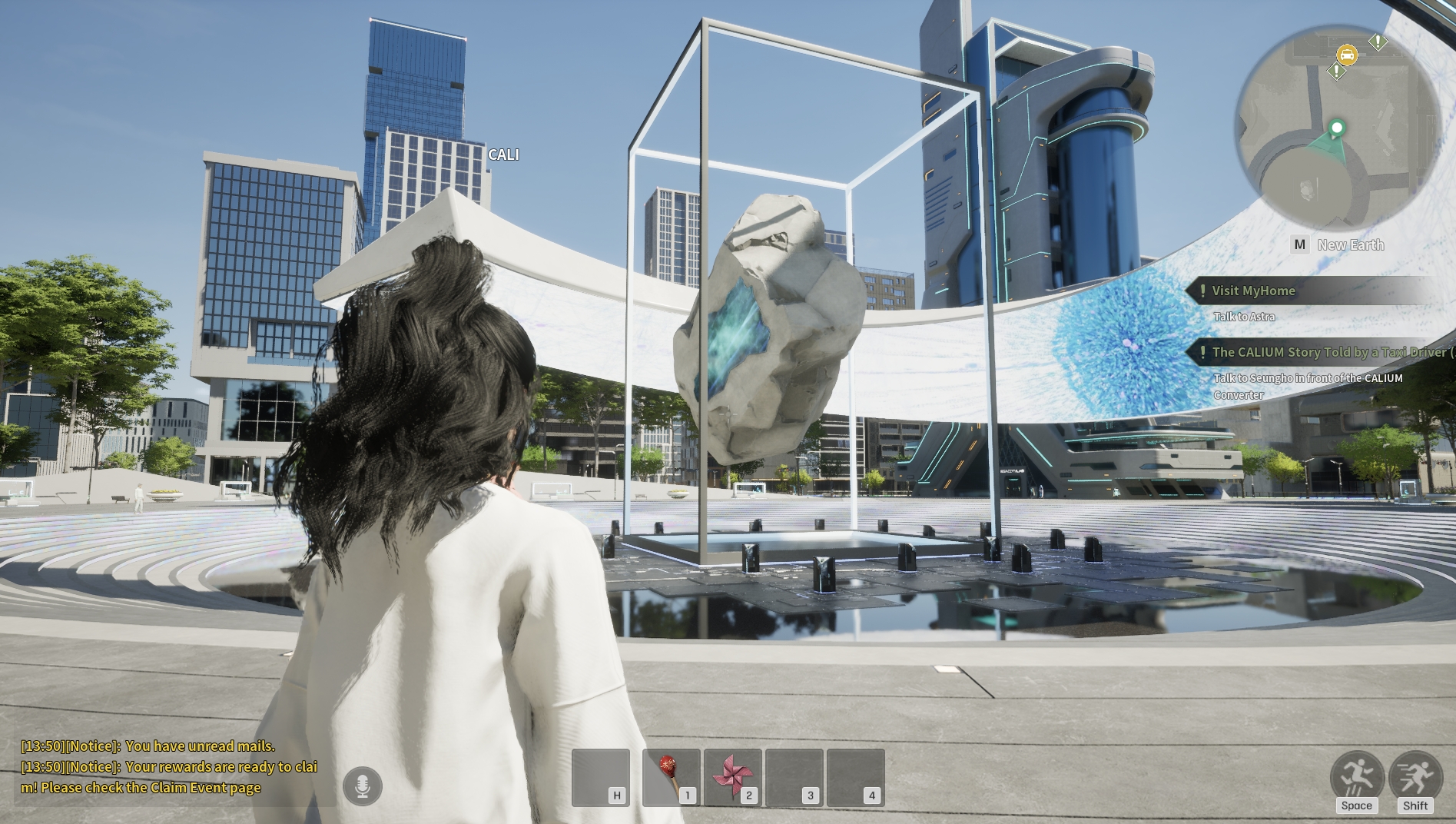The height and width of the screenshot is (824, 1456).
Task: Select the pink pinwheel item in slot 2
Action: point(732,777)
